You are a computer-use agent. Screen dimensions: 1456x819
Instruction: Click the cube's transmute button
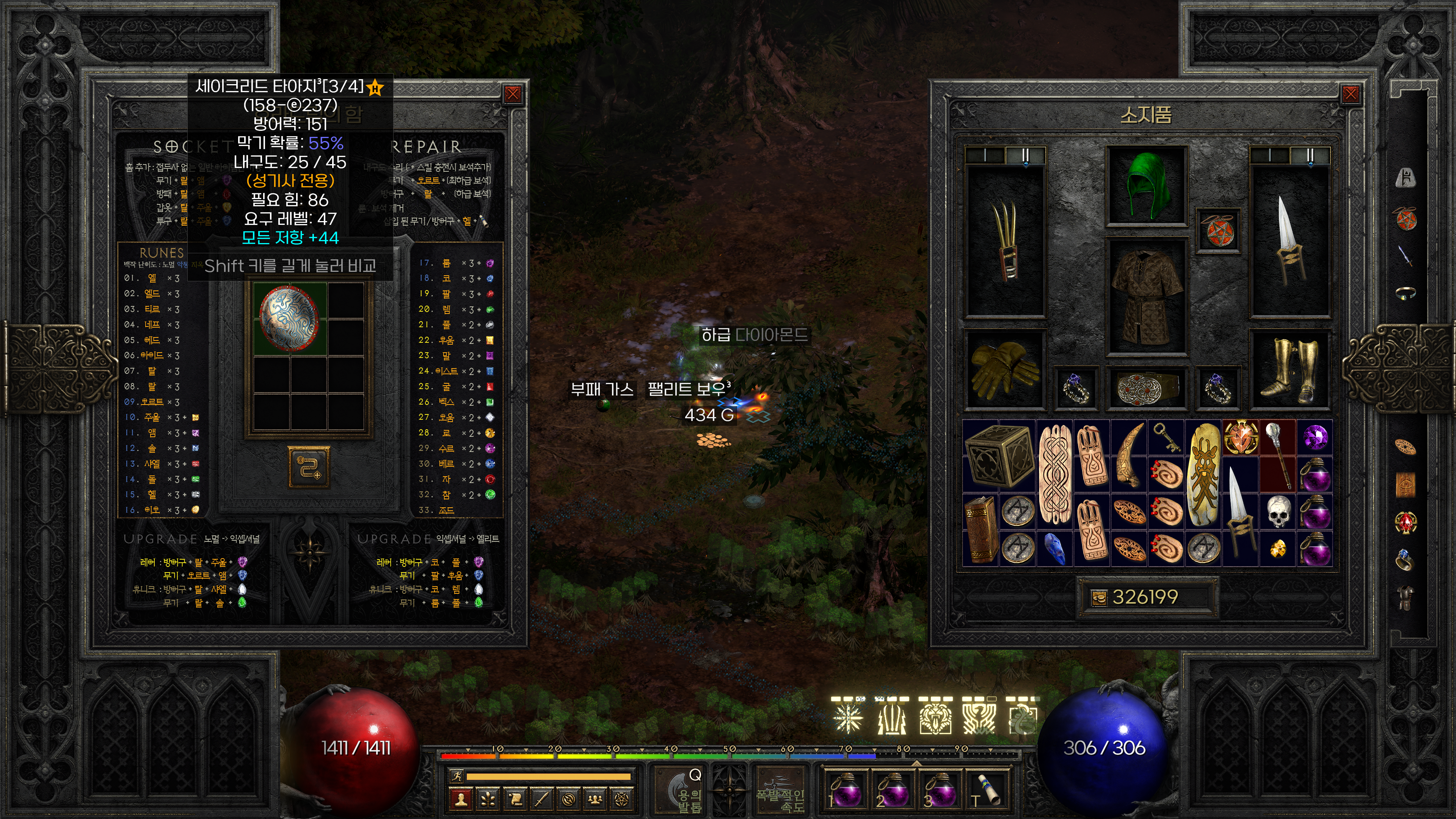[309, 467]
